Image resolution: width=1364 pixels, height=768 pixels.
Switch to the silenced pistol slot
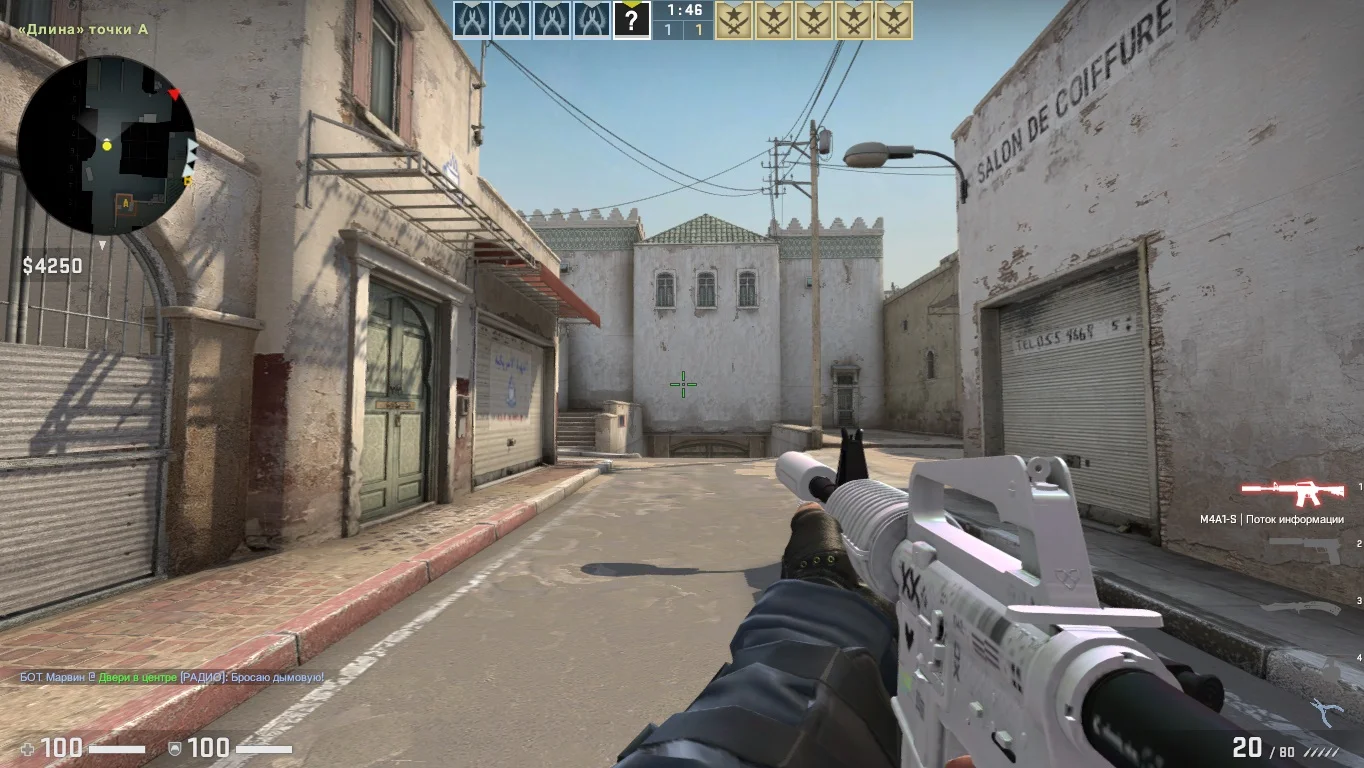[1304, 549]
